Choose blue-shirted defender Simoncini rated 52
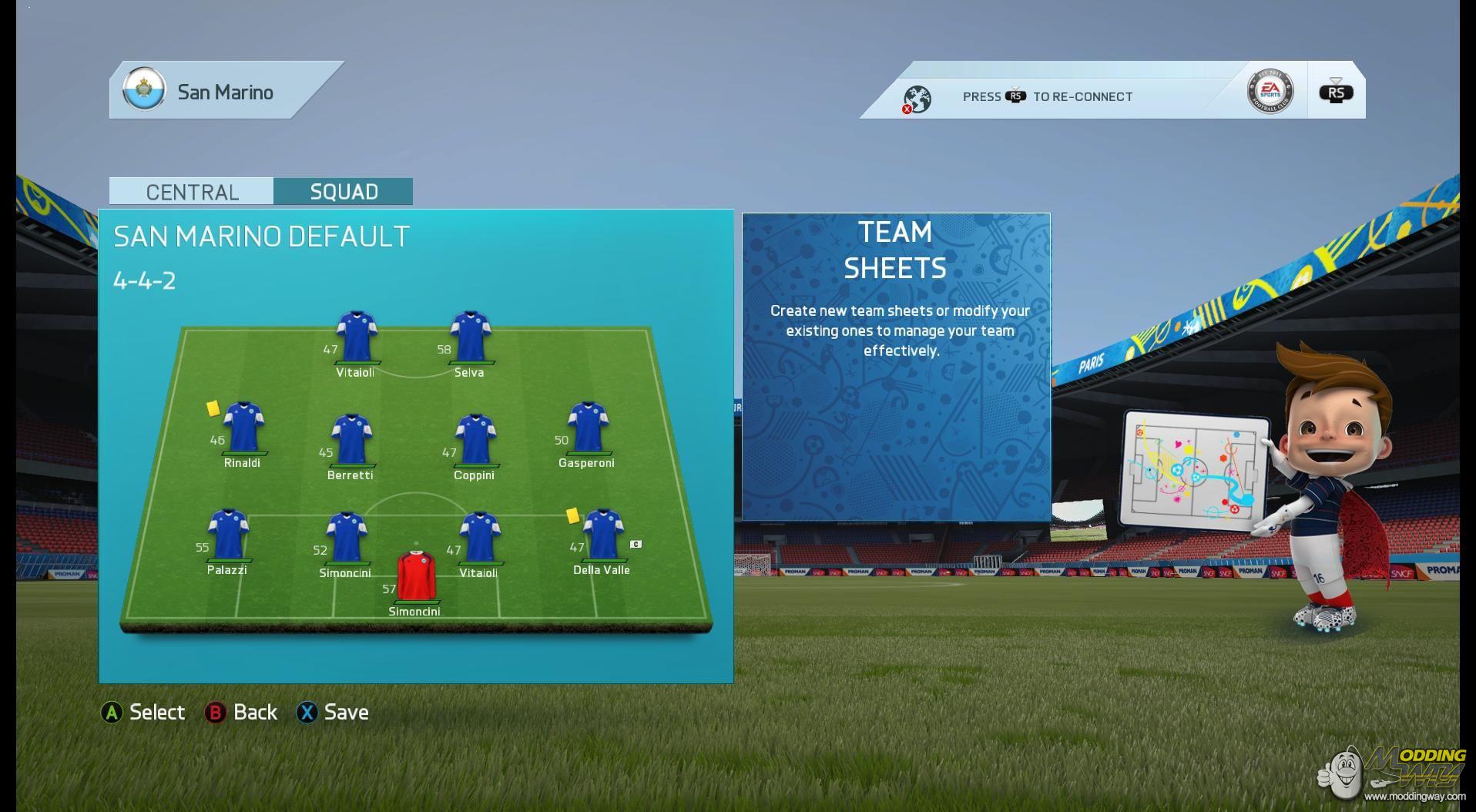1476x812 pixels. 346,537
